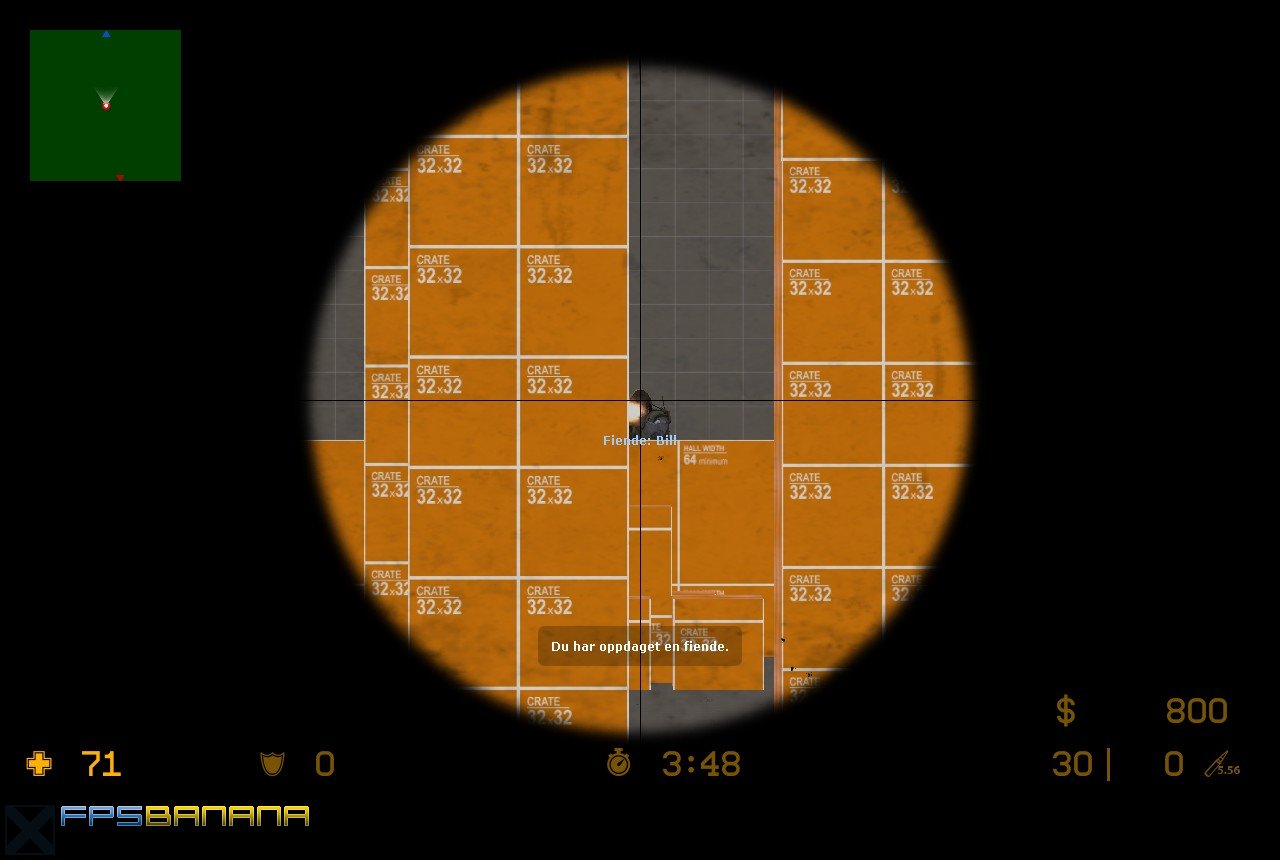
Task: Click the health cross icon
Action: tap(38, 764)
